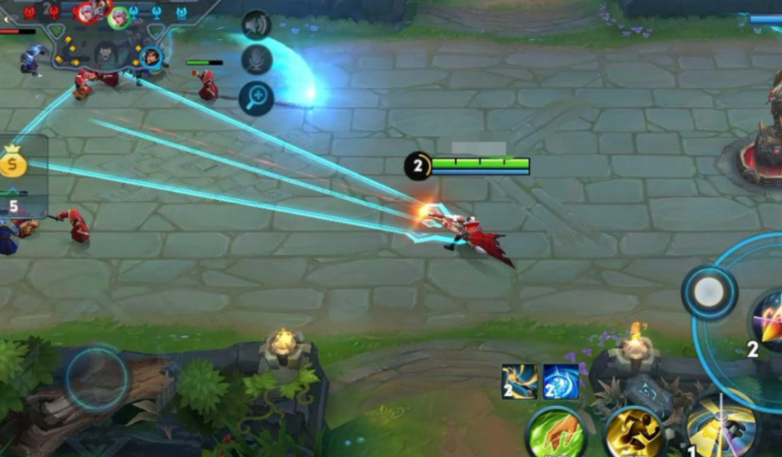Use the yellow running figure spell

click(x=633, y=434)
